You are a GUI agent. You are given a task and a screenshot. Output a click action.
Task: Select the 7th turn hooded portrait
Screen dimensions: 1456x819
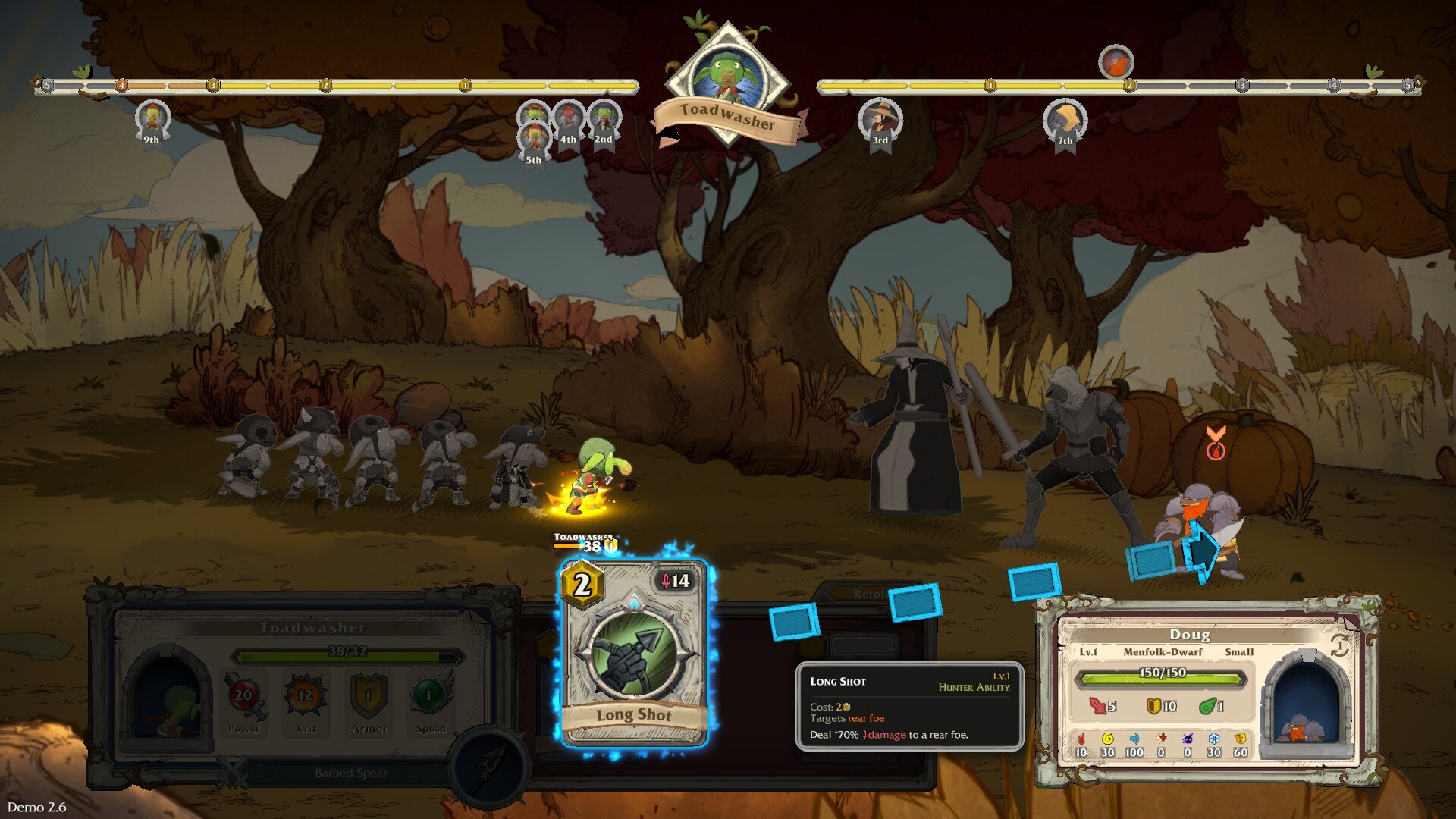pyautogui.click(x=1065, y=120)
